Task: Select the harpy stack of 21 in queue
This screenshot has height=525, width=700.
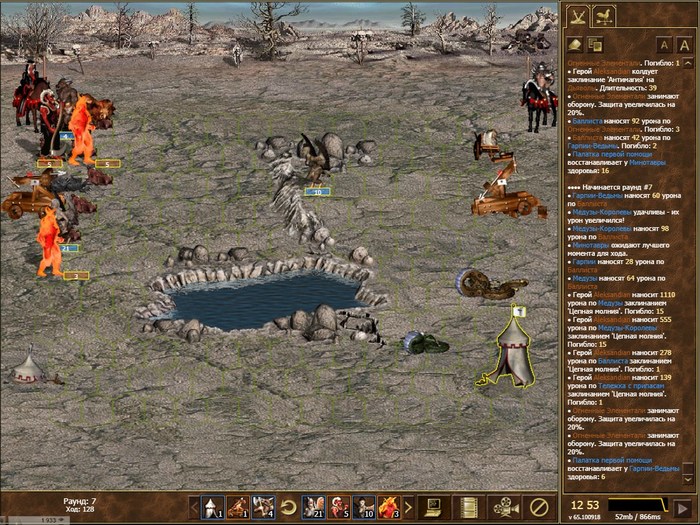Action: click(313, 506)
